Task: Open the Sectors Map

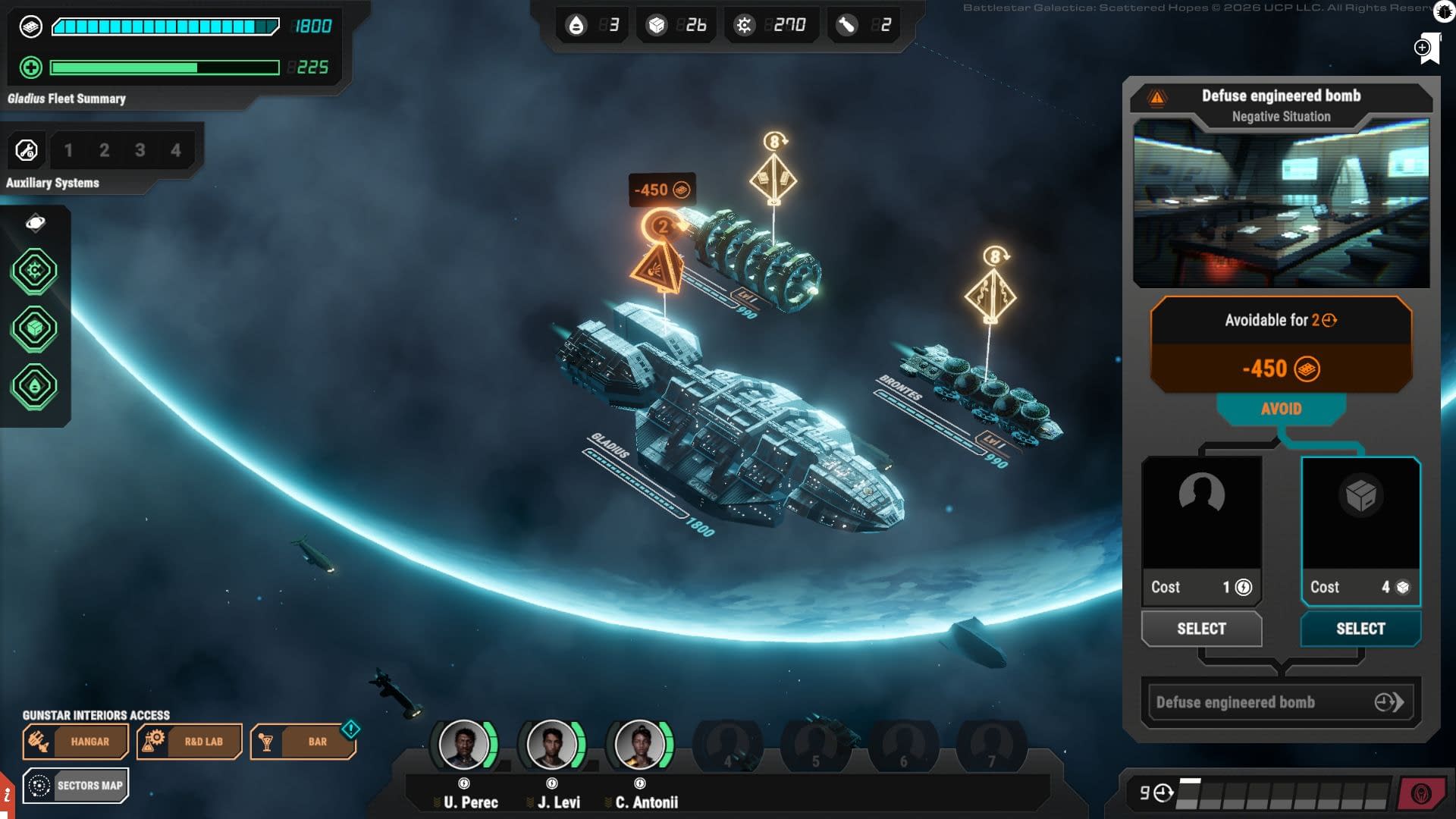Action: 75,786
